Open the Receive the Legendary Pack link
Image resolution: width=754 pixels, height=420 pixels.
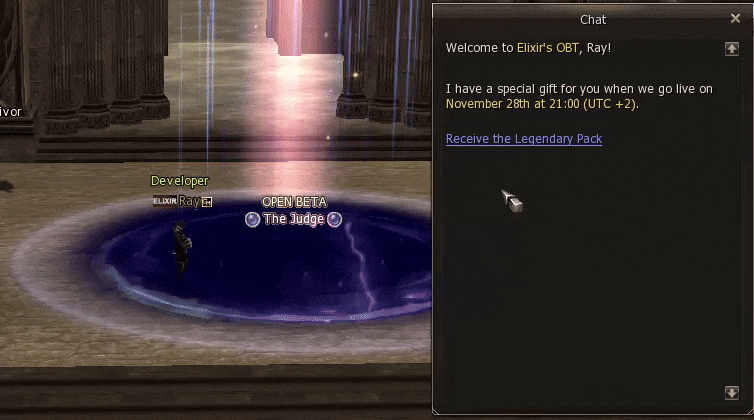click(524, 139)
